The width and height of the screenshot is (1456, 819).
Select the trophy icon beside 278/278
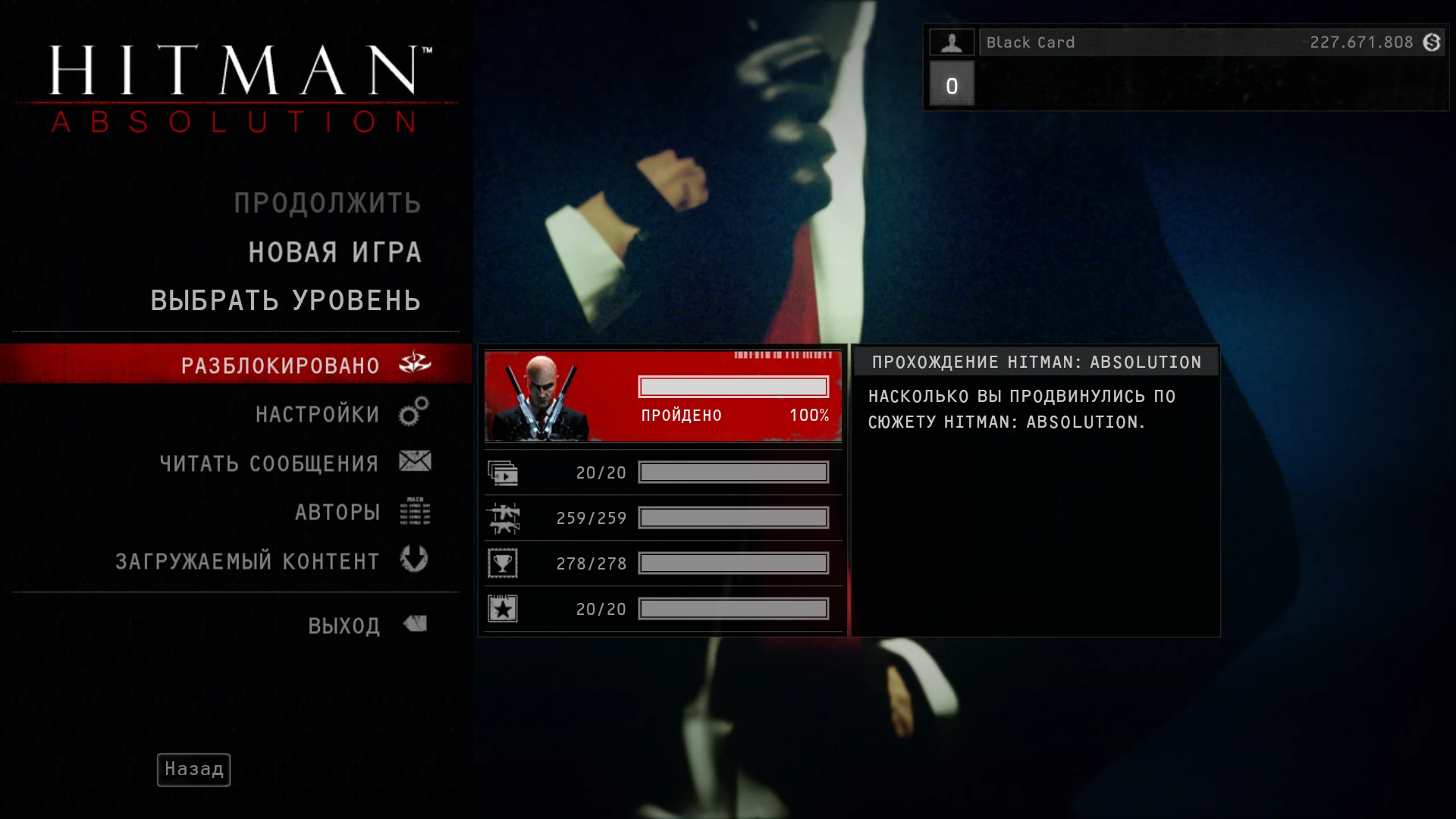coord(503,563)
